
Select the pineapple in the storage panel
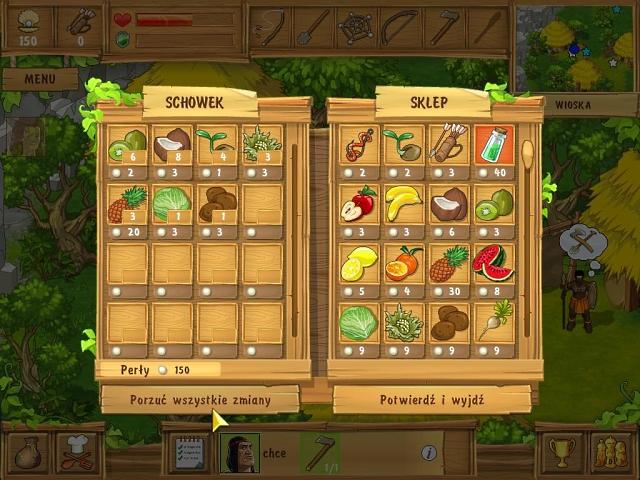pos(127,204)
